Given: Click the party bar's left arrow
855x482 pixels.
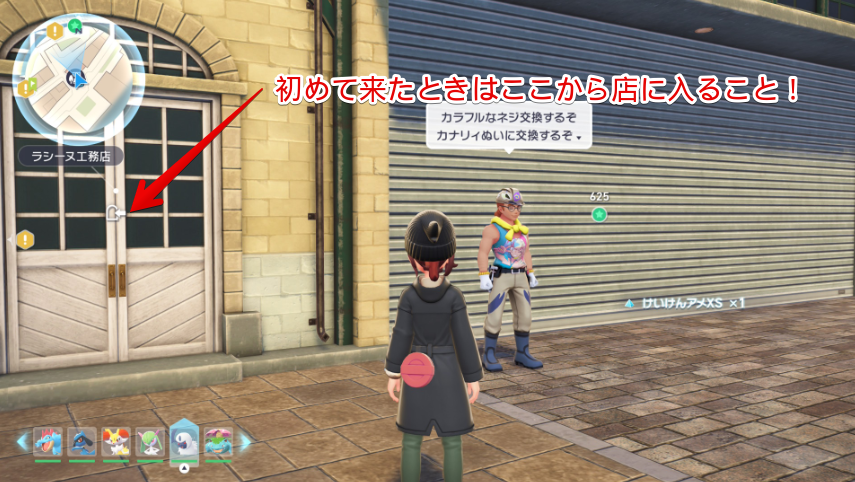Looking at the screenshot, I should pyautogui.click(x=20, y=440).
